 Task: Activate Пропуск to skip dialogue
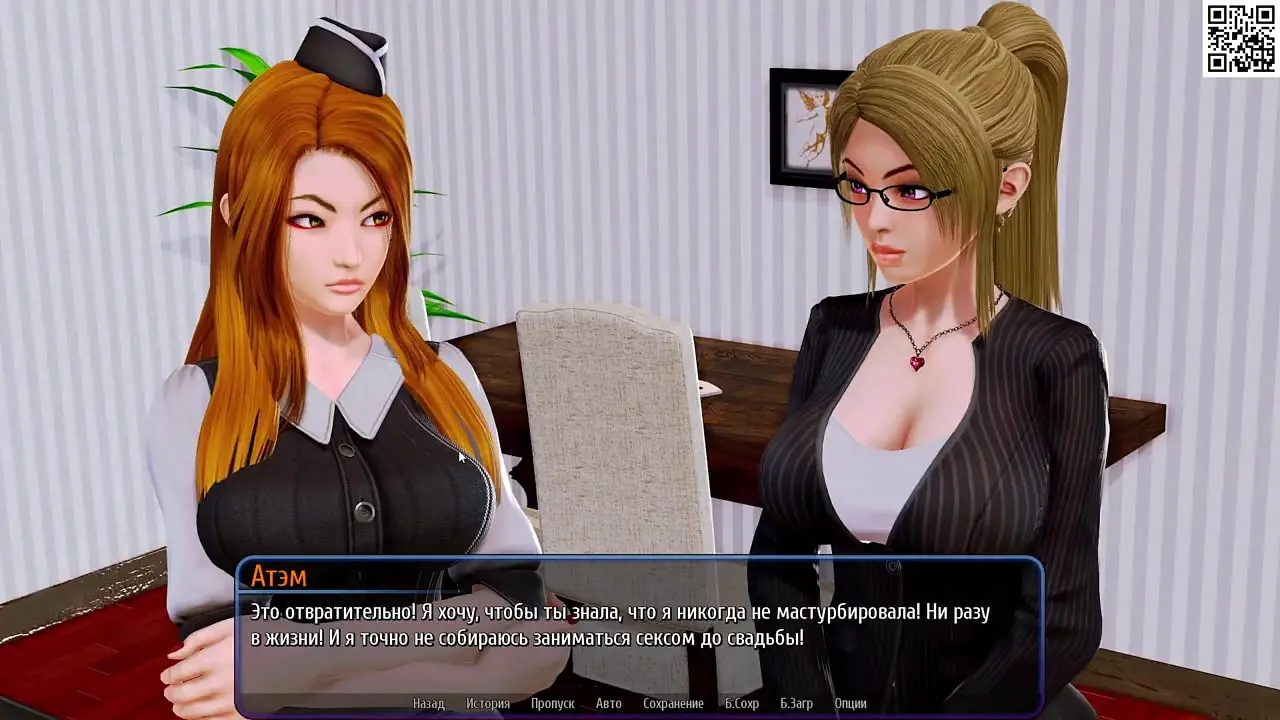[x=552, y=704]
